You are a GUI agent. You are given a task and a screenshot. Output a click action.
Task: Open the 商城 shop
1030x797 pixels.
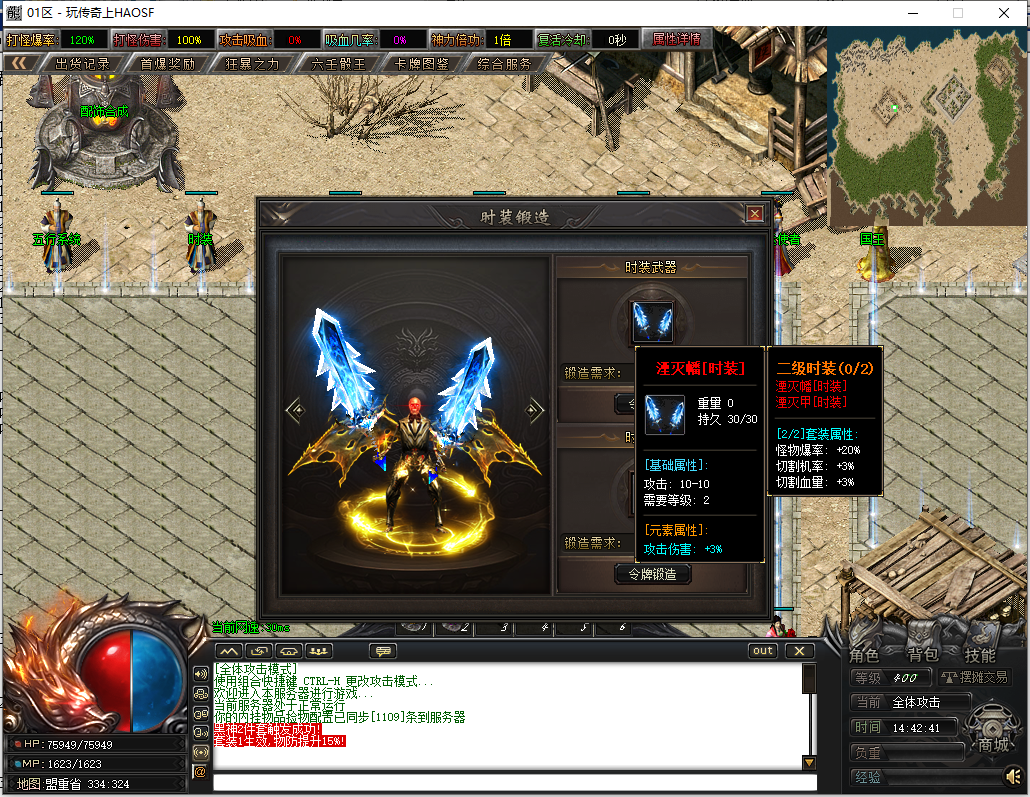pos(993,745)
